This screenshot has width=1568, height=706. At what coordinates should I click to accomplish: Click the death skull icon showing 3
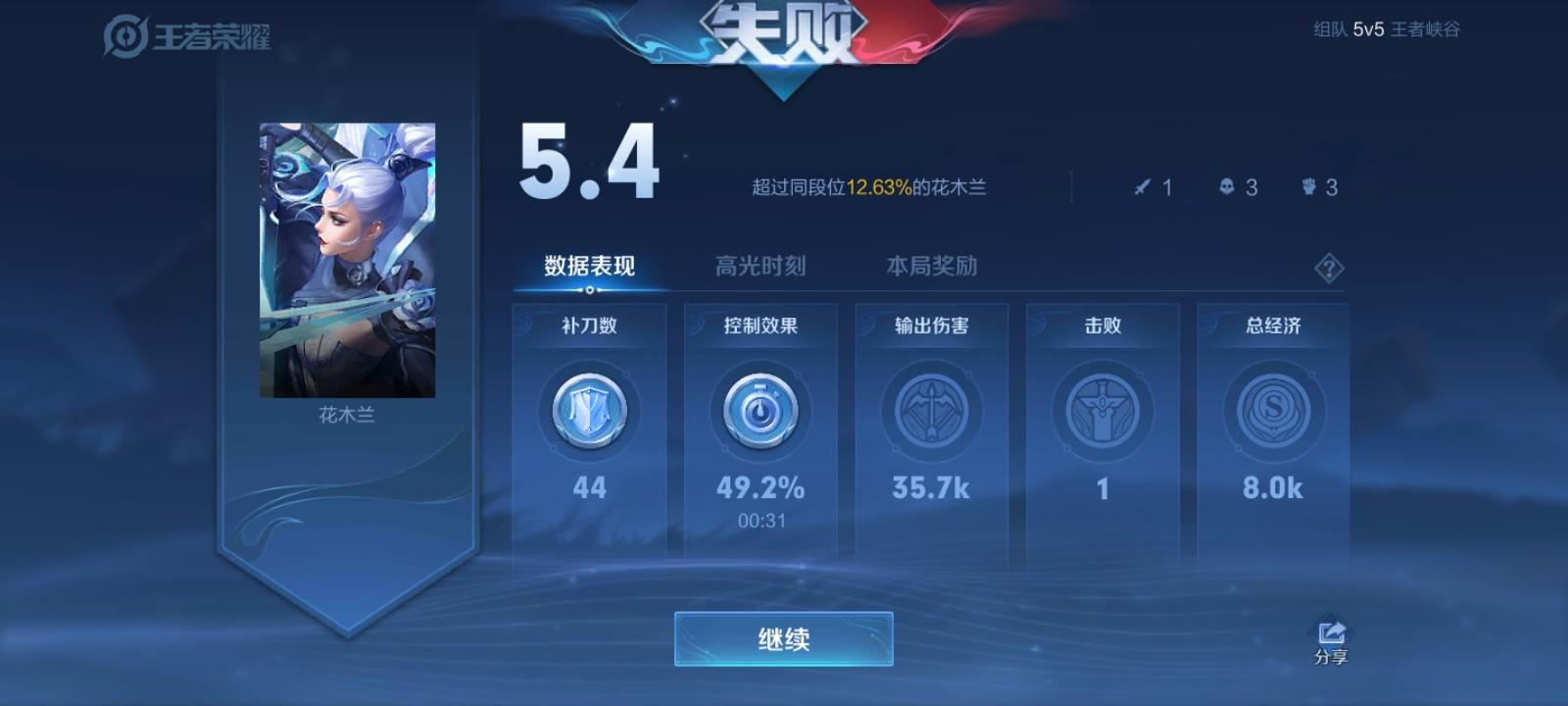[x=1227, y=187]
